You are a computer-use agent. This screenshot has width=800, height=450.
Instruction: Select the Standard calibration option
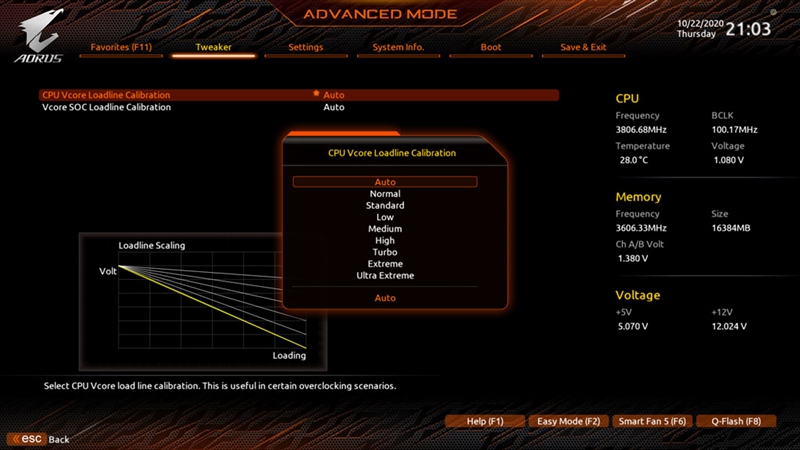[385, 206]
